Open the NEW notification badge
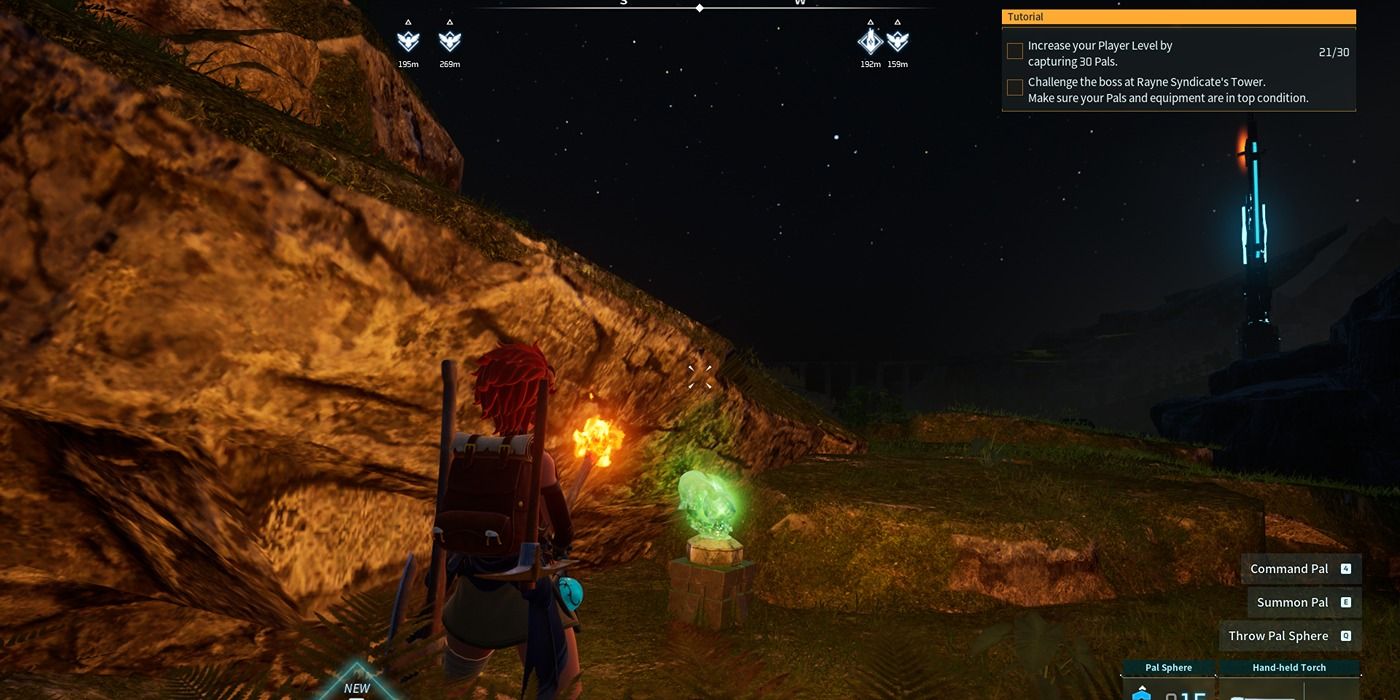 [357, 685]
